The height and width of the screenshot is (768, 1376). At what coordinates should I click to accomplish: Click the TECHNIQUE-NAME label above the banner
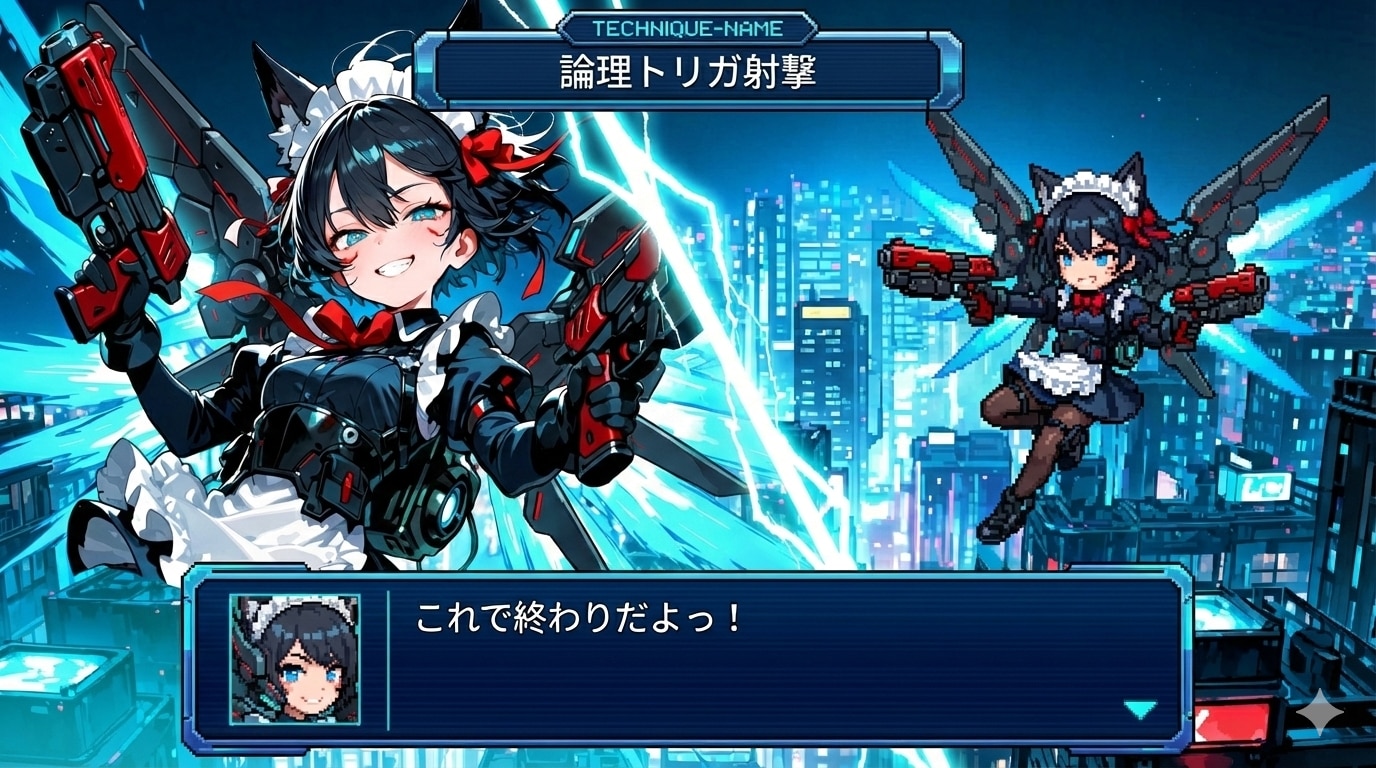pyautogui.click(x=686, y=28)
